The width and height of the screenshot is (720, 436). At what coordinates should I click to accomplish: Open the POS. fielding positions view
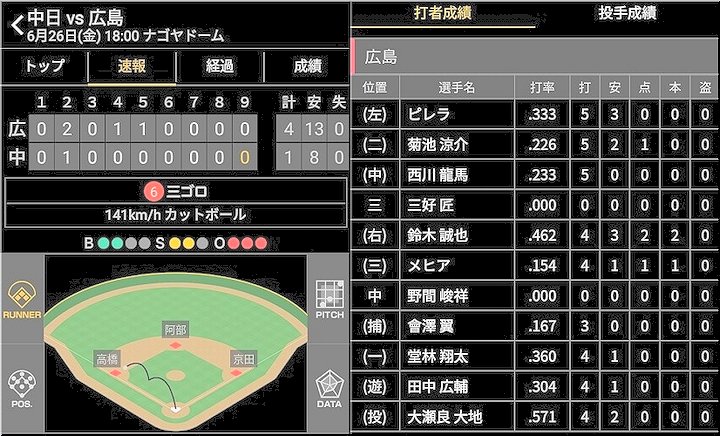click(x=22, y=388)
